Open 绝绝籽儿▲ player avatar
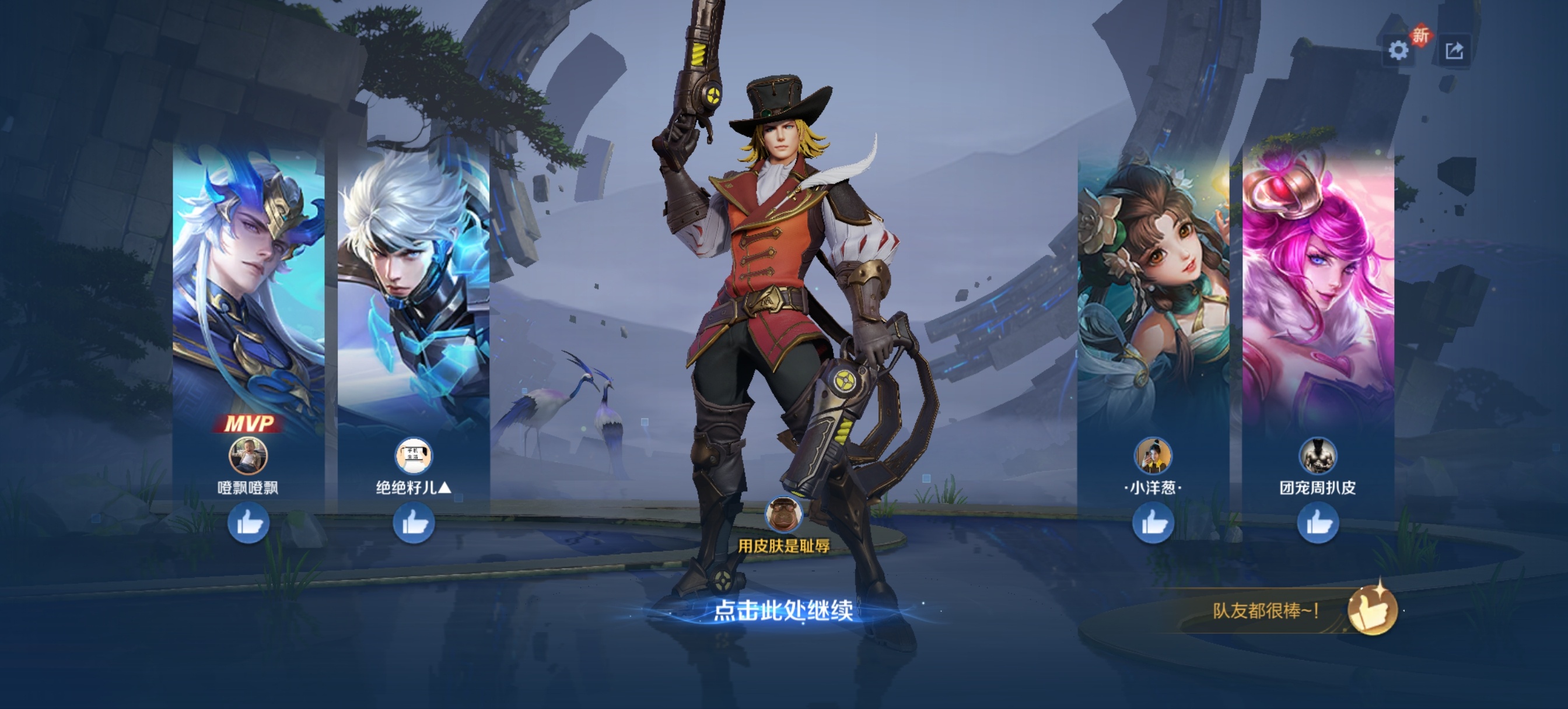The width and height of the screenshot is (1568, 709). click(414, 455)
